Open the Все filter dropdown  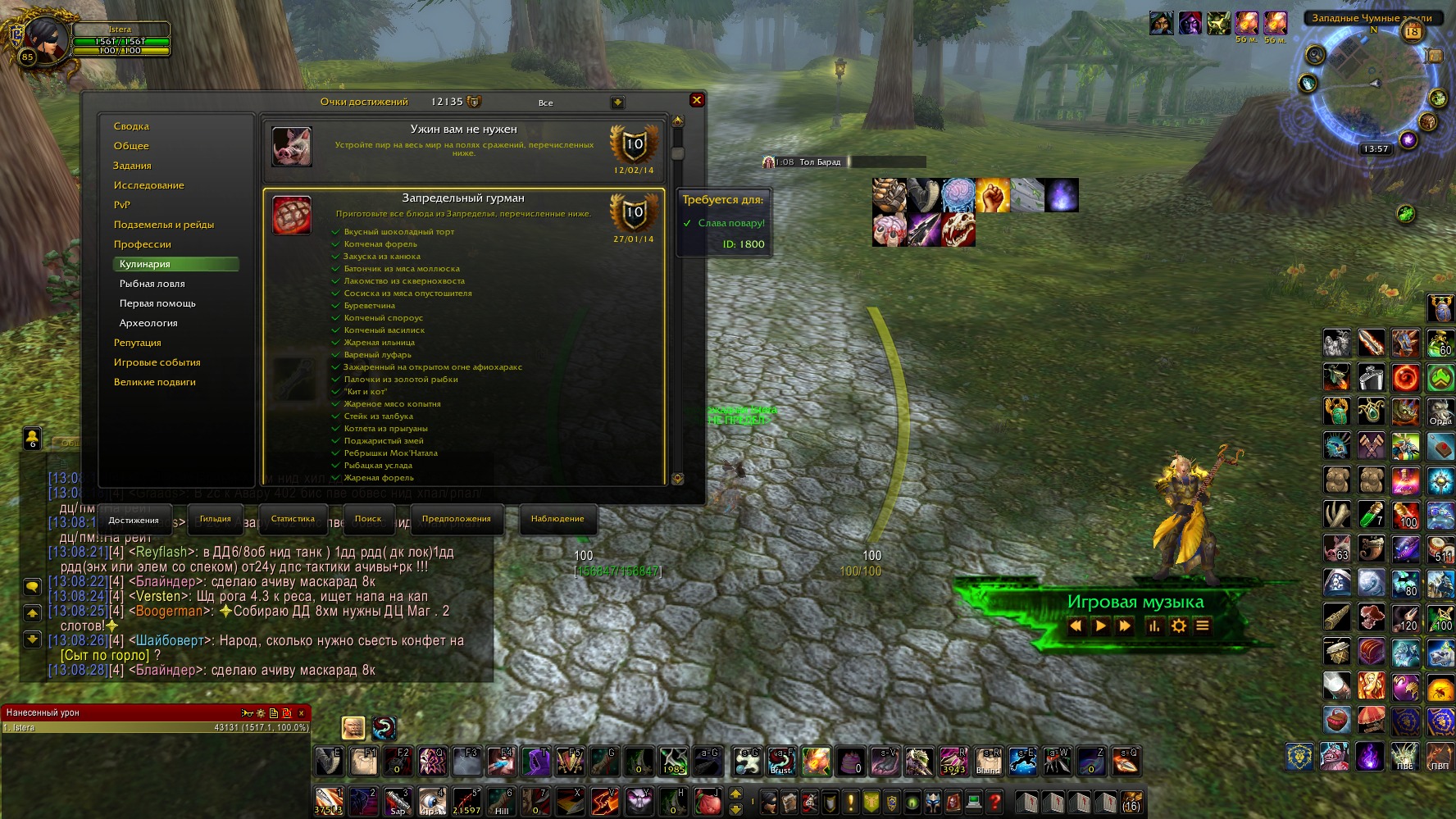pos(617,102)
